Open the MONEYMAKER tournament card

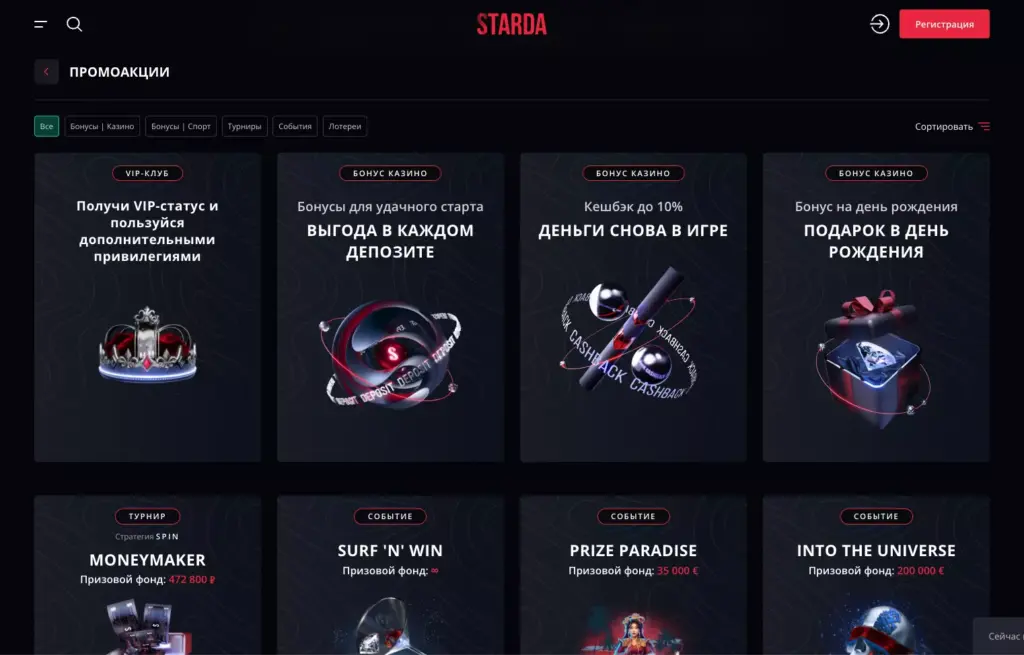(x=148, y=575)
